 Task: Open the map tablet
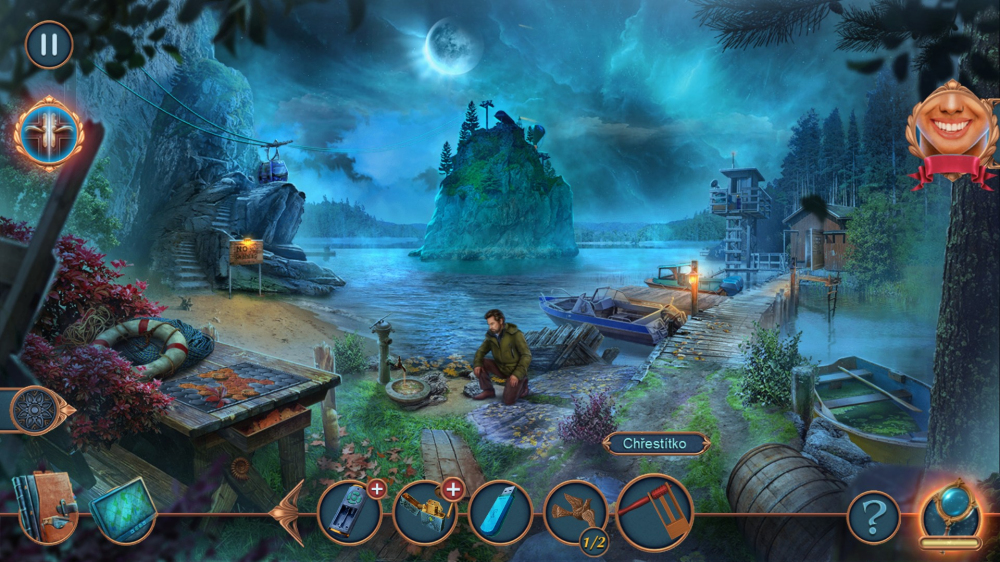123,510
